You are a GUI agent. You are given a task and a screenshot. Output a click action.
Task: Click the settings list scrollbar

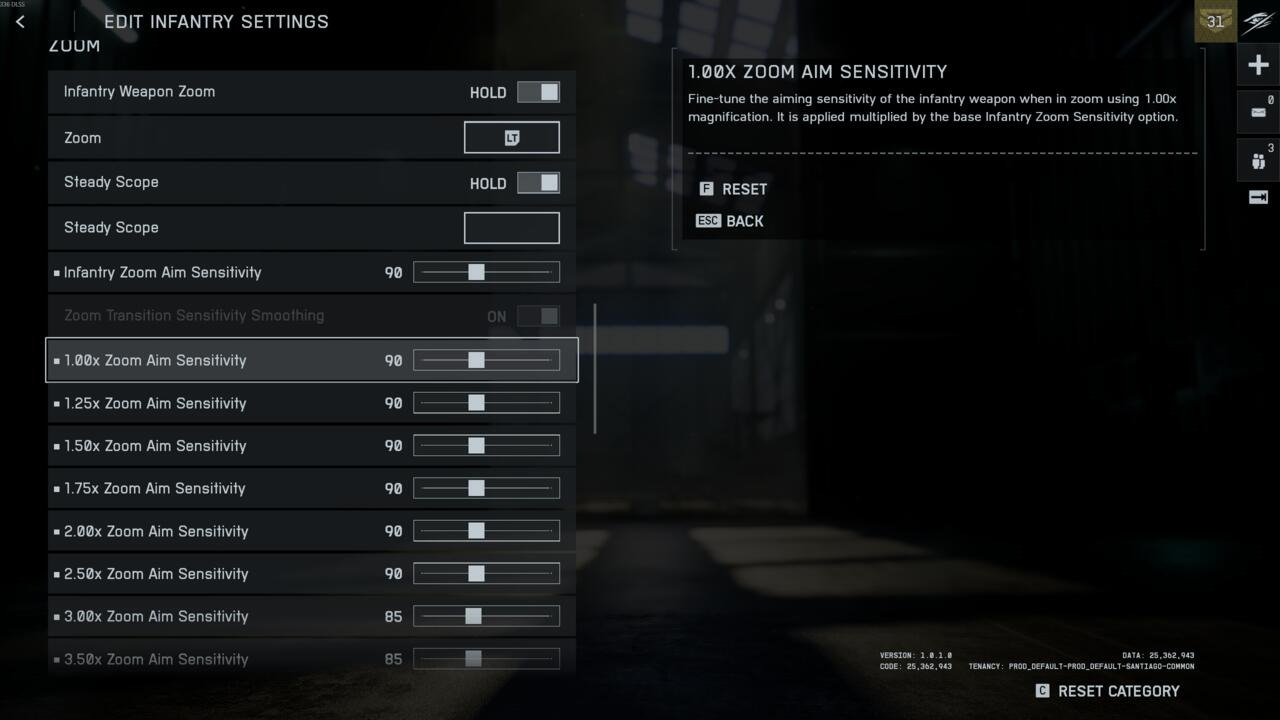click(595, 368)
